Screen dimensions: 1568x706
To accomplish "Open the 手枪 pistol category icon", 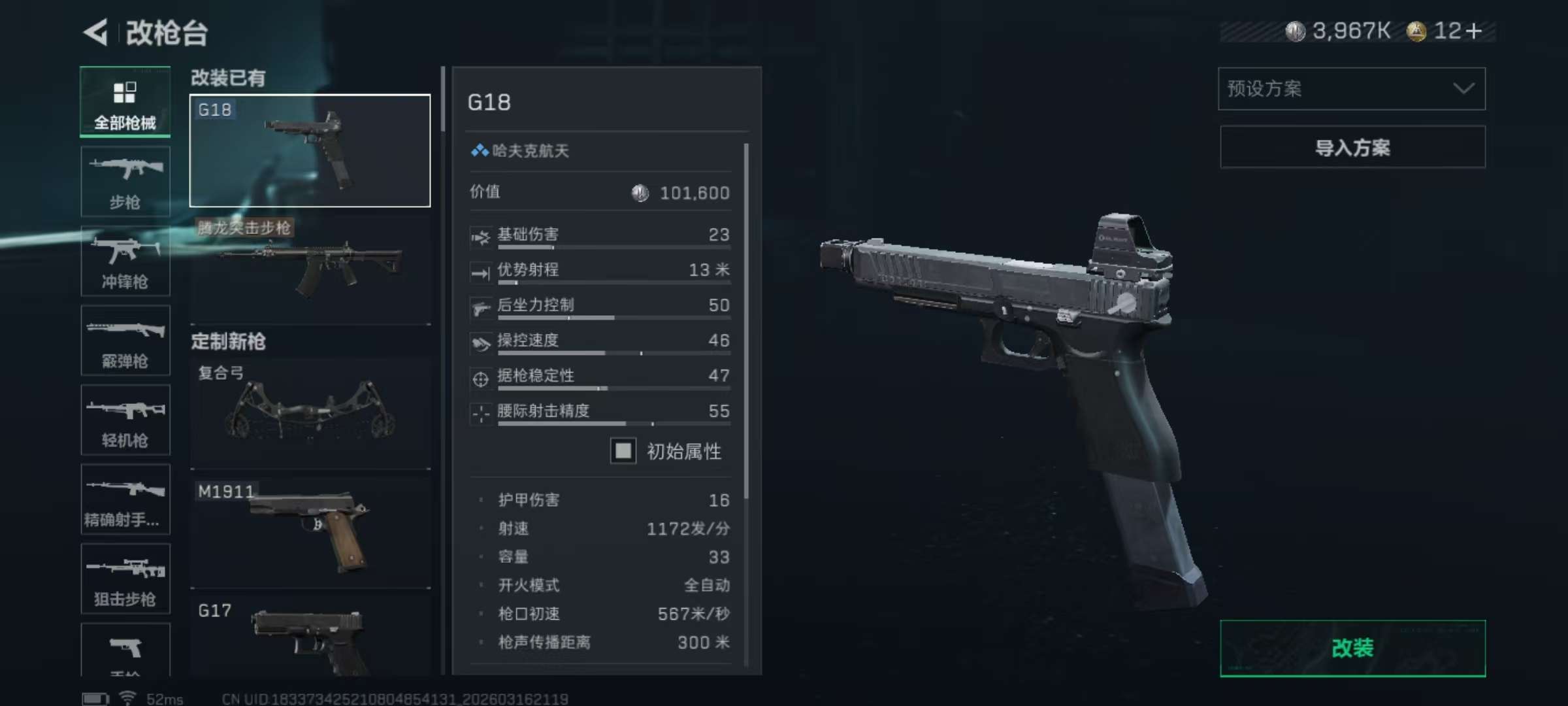I will click(x=125, y=647).
